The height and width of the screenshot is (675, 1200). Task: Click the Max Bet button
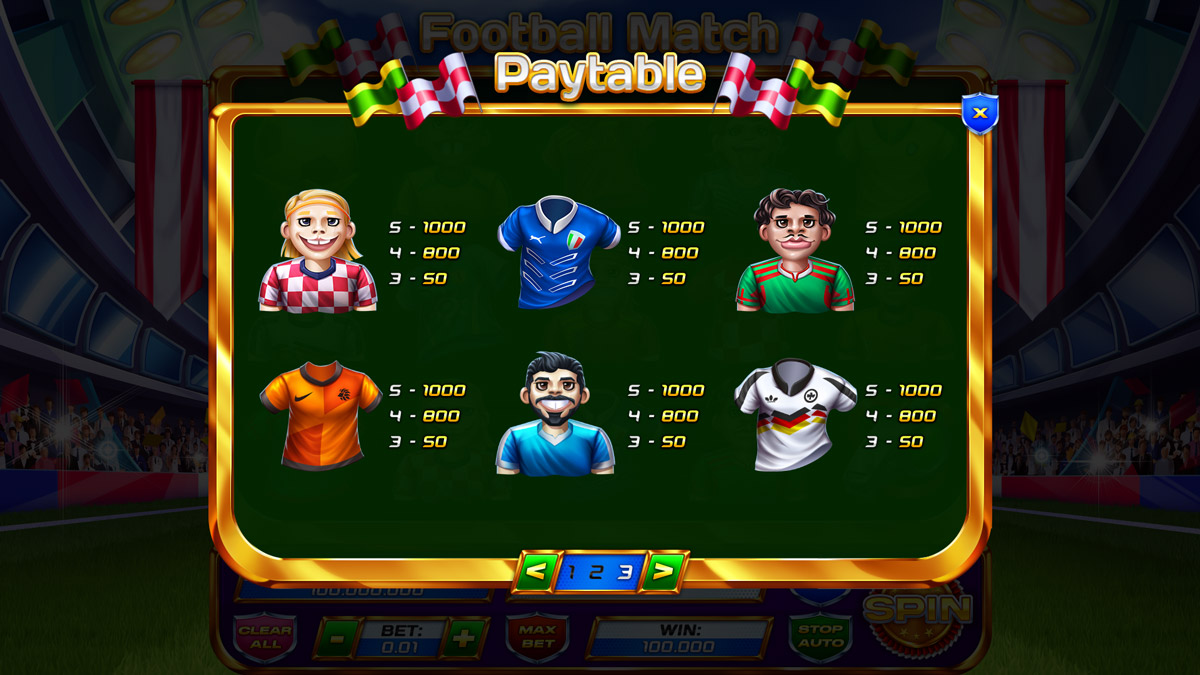(x=537, y=637)
